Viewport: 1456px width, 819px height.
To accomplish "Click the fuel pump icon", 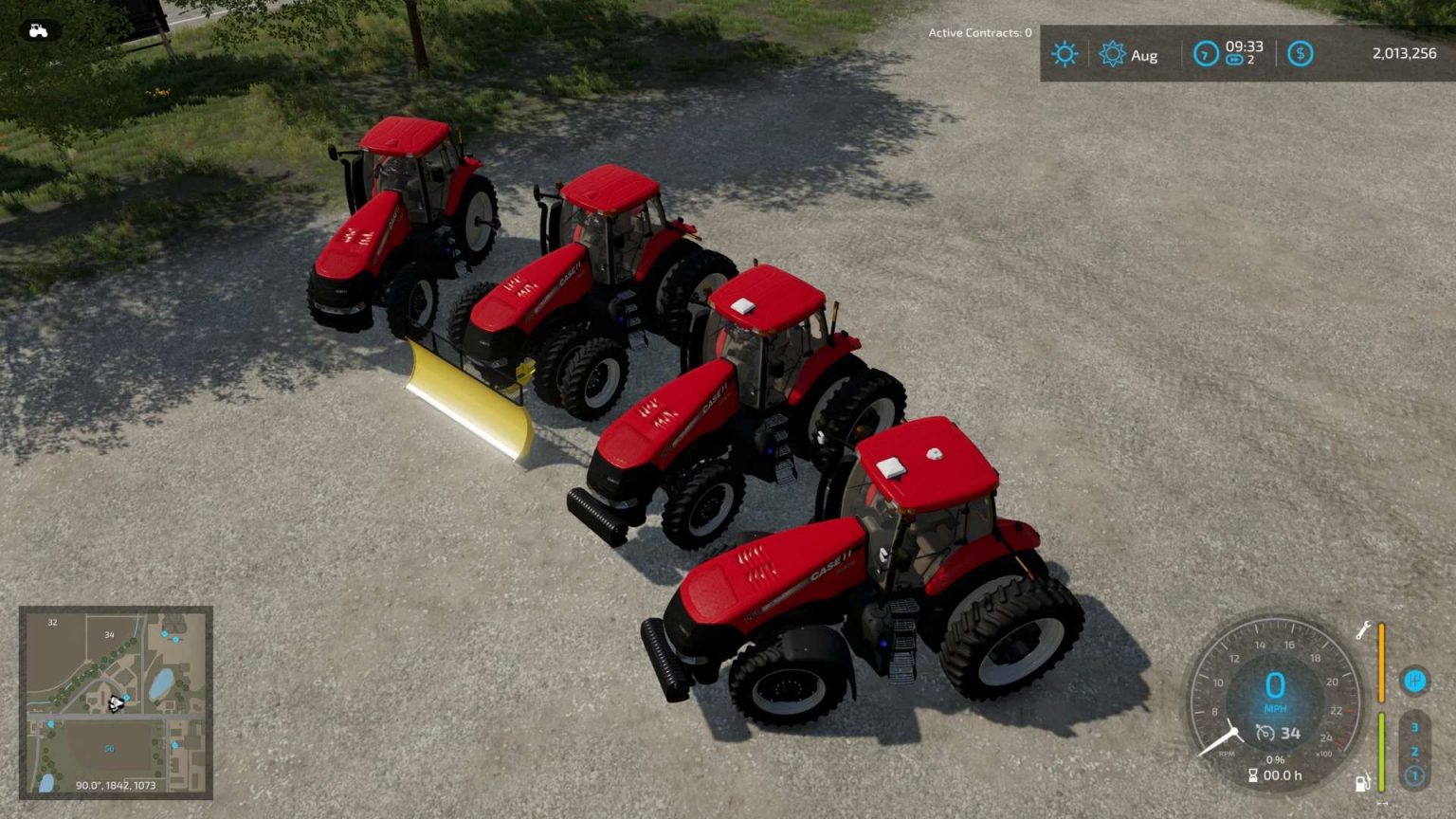I will (1362, 782).
